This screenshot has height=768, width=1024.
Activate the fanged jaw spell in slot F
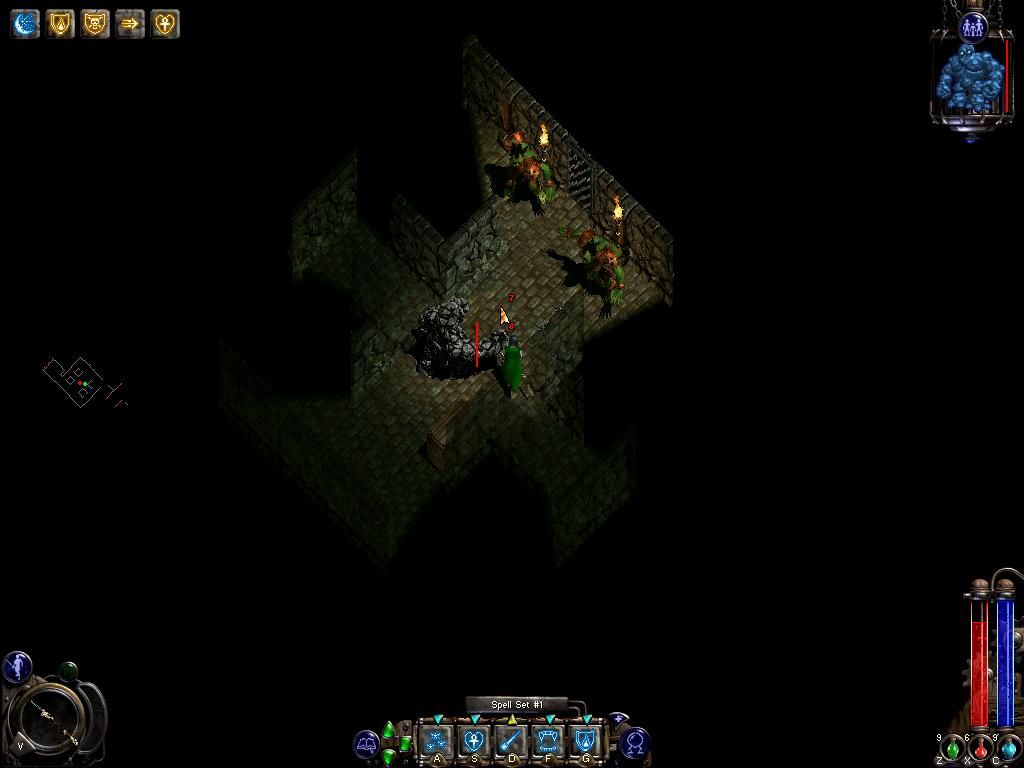(548, 741)
